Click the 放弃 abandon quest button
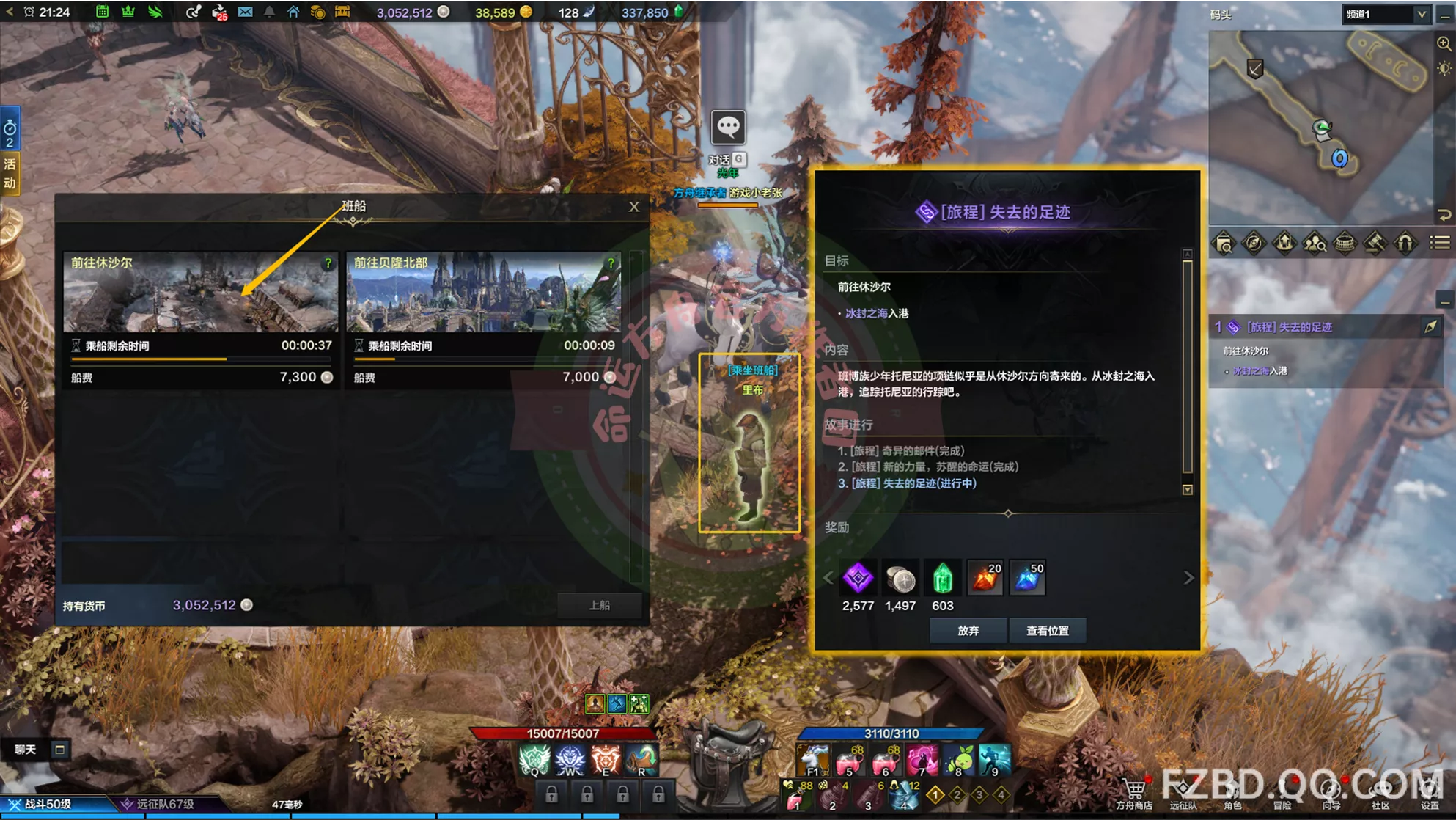1456x820 pixels. pyautogui.click(x=968, y=630)
